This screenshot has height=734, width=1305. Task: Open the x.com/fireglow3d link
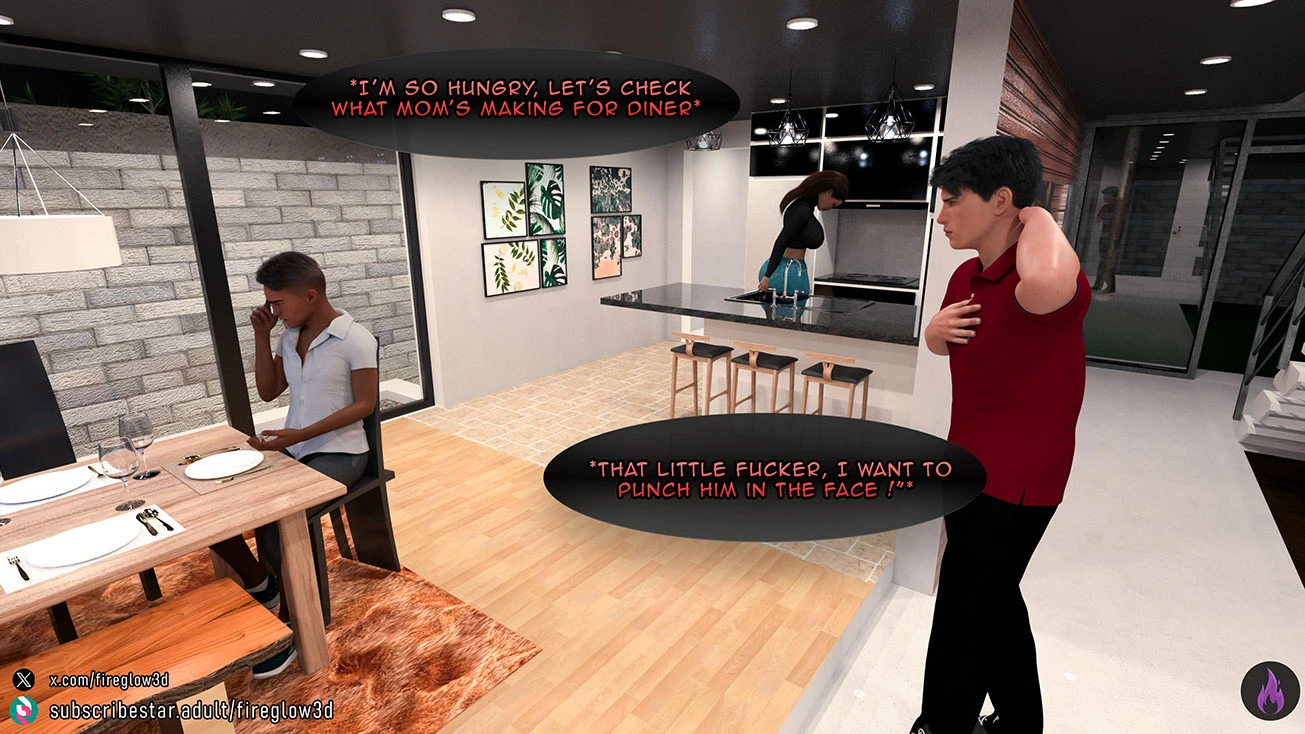(x=108, y=680)
